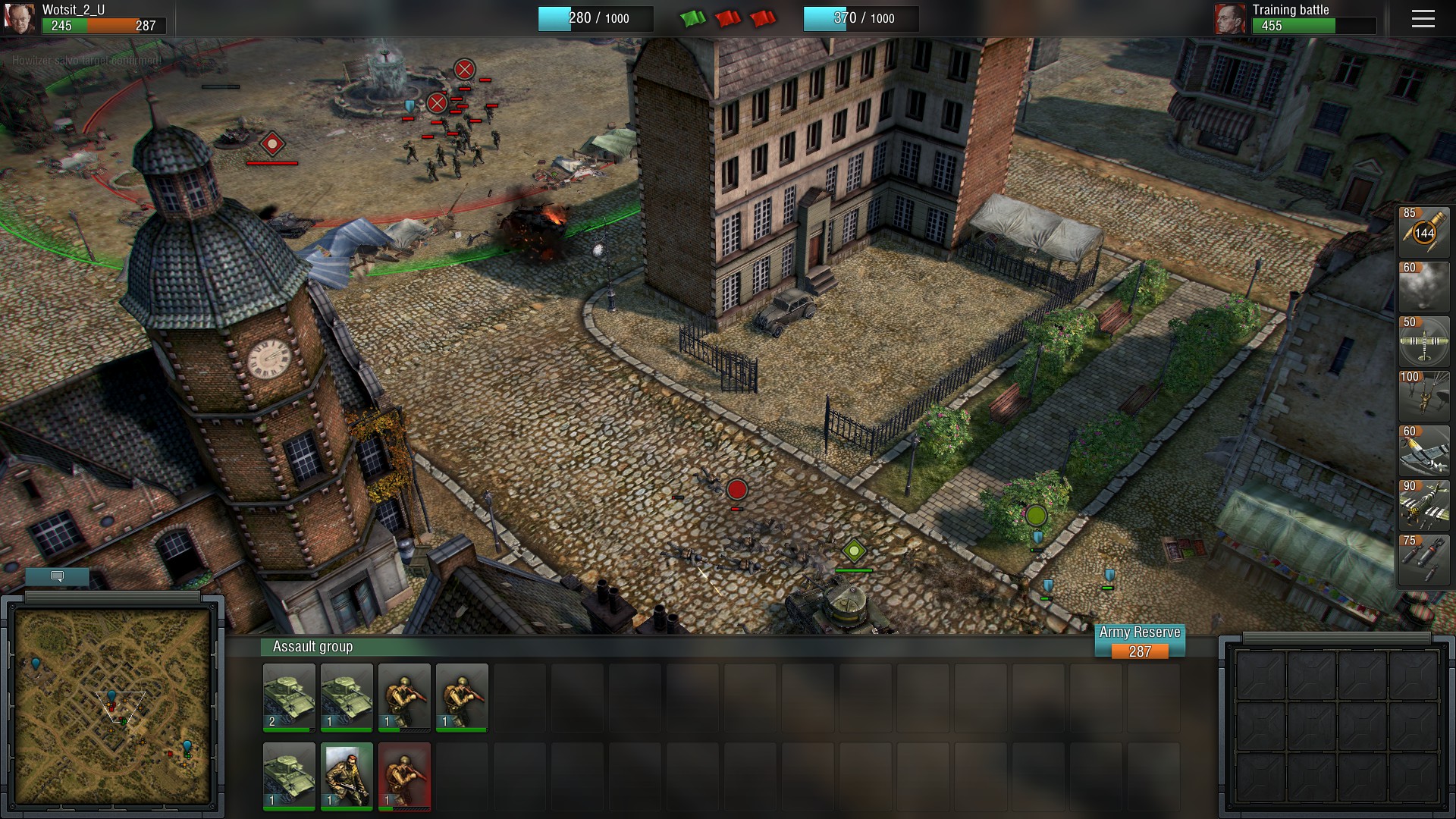This screenshot has height=819, width=1456.
Task: Activate the fighter plane ability costing 60
Action: coord(1423,451)
